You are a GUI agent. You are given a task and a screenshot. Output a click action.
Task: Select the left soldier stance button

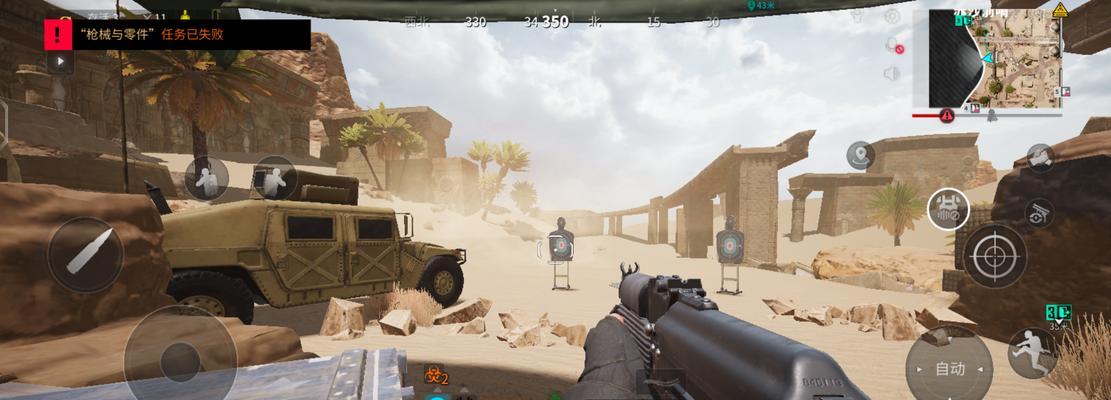pos(207,179)
